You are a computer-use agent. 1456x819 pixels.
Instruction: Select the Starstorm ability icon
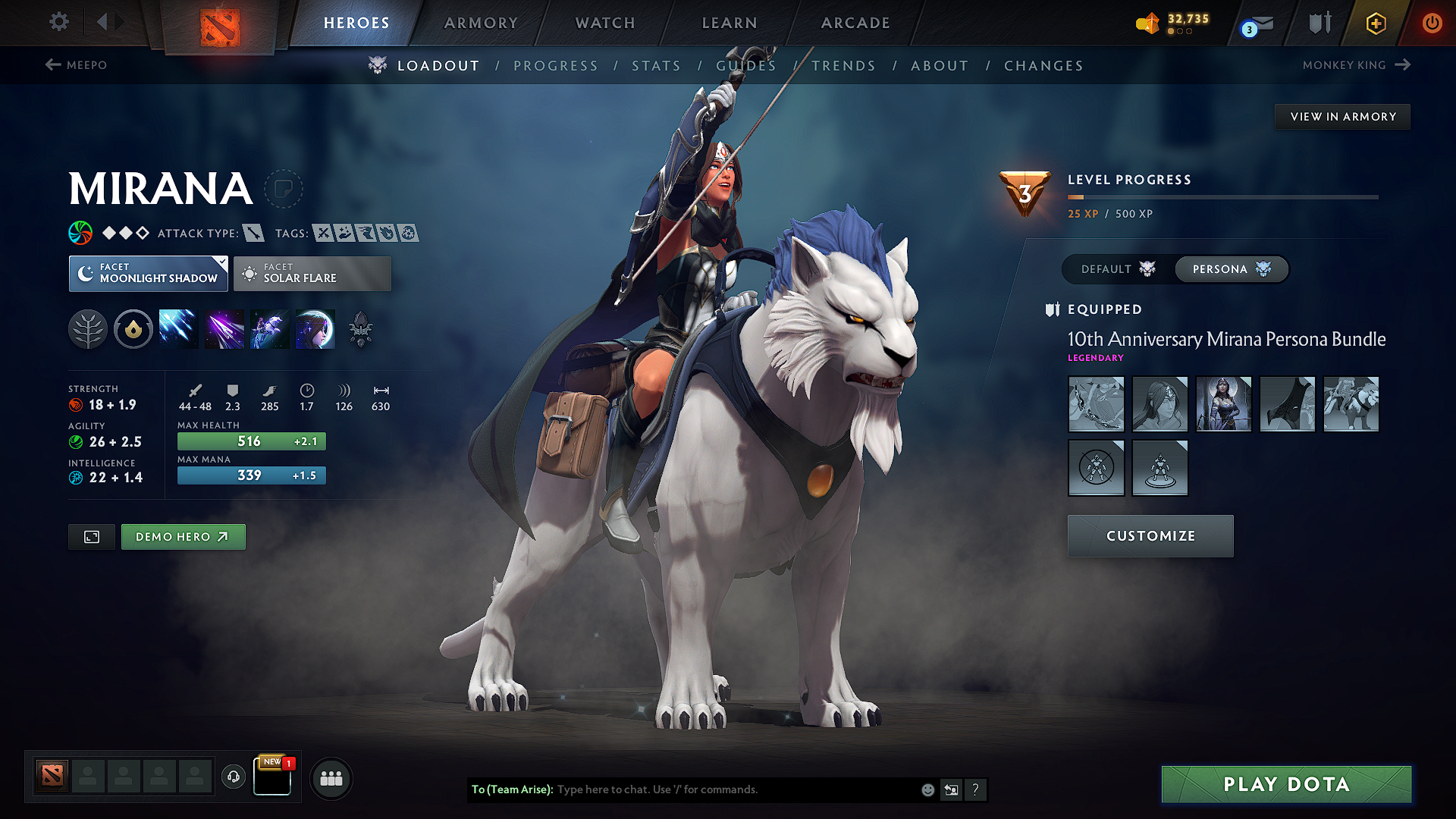coord(177,328)
